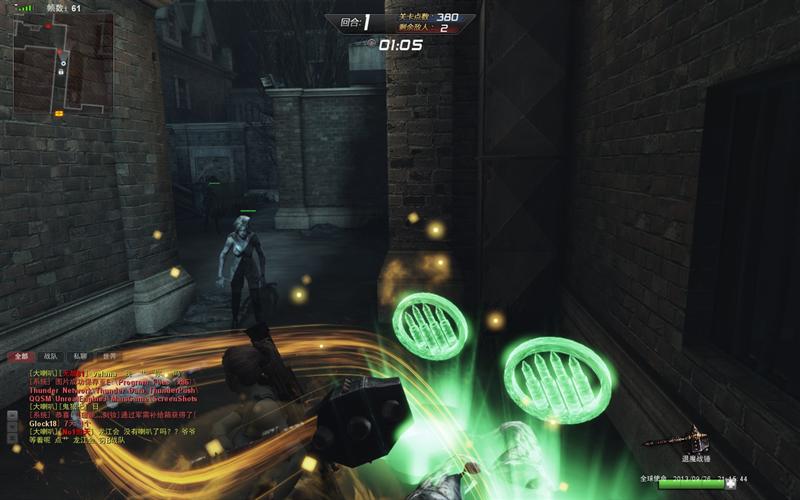Select the 私聊 chat tab
The image size is (800, 500).
point(80,356)
